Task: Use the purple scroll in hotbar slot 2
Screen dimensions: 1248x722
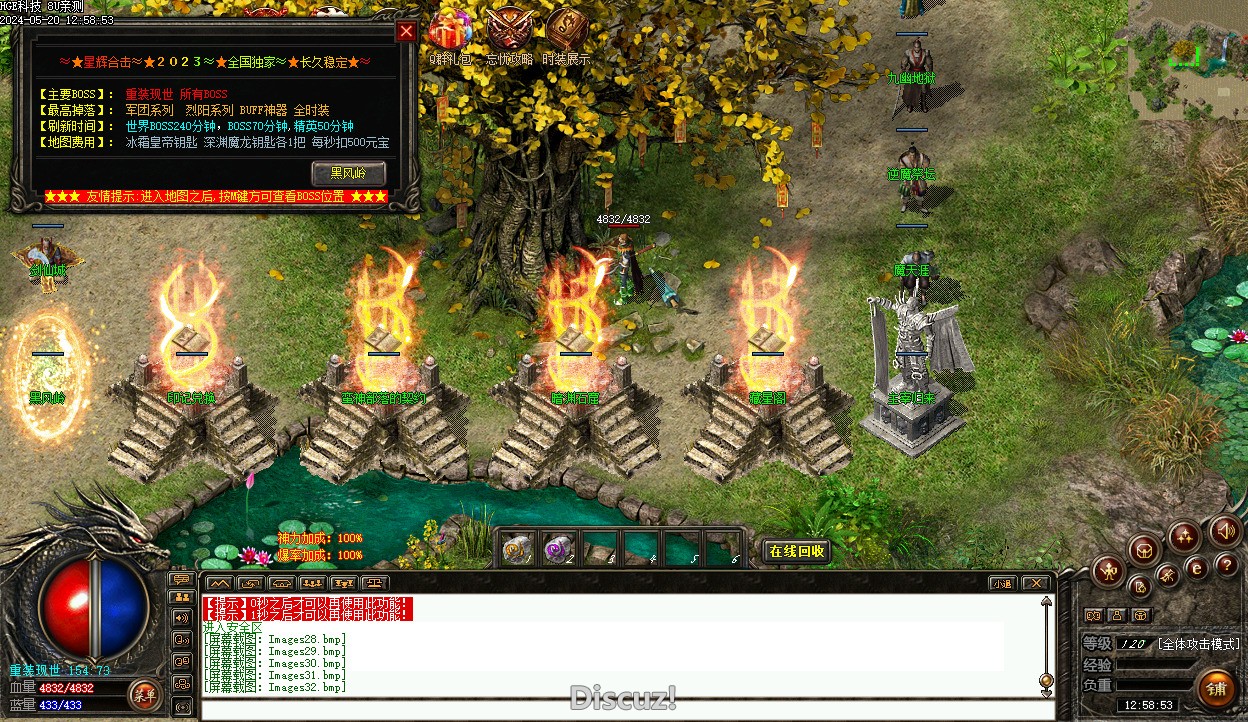Action: point(558,548)
